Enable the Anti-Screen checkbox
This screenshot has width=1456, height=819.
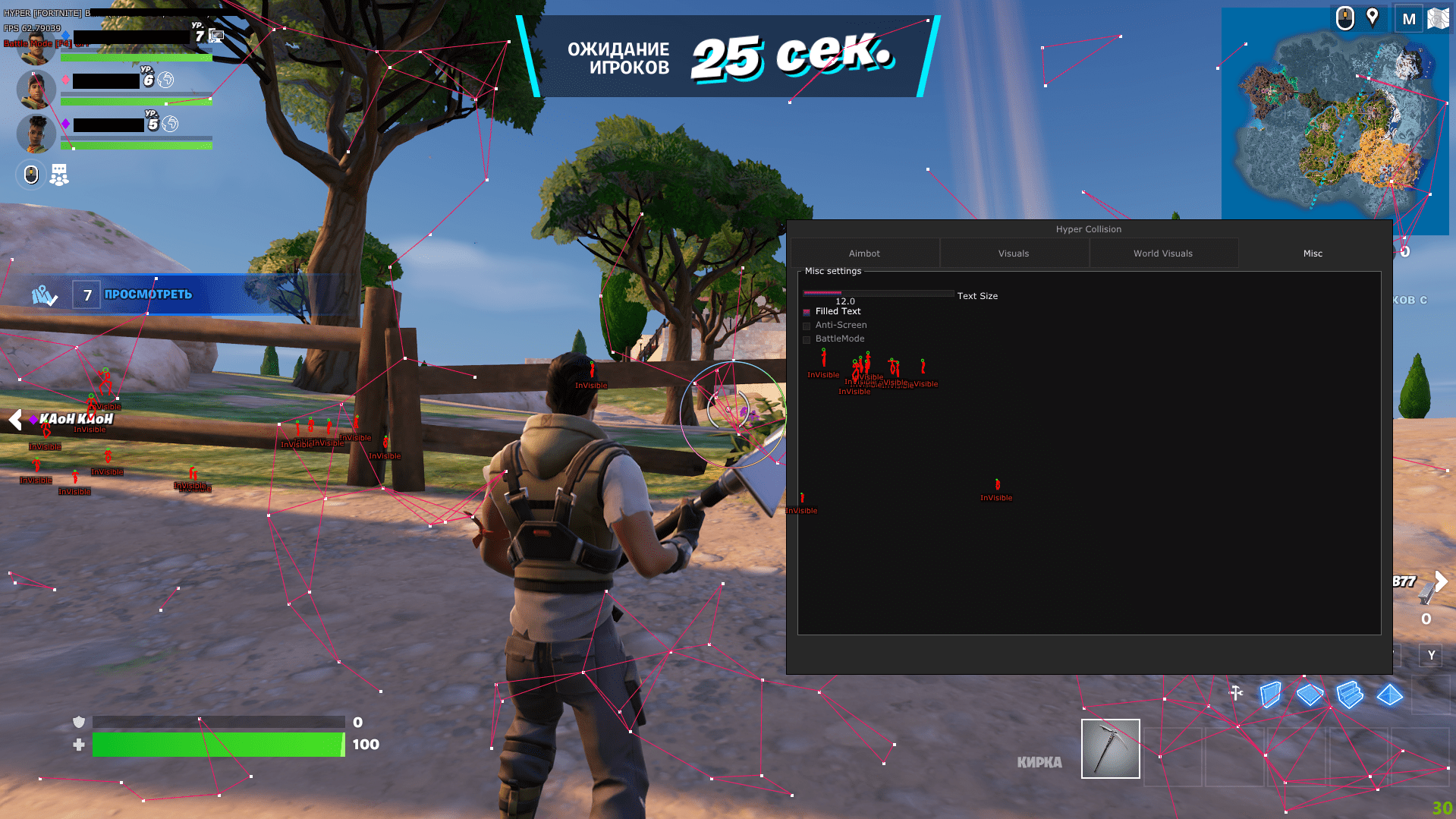[807, 325]
